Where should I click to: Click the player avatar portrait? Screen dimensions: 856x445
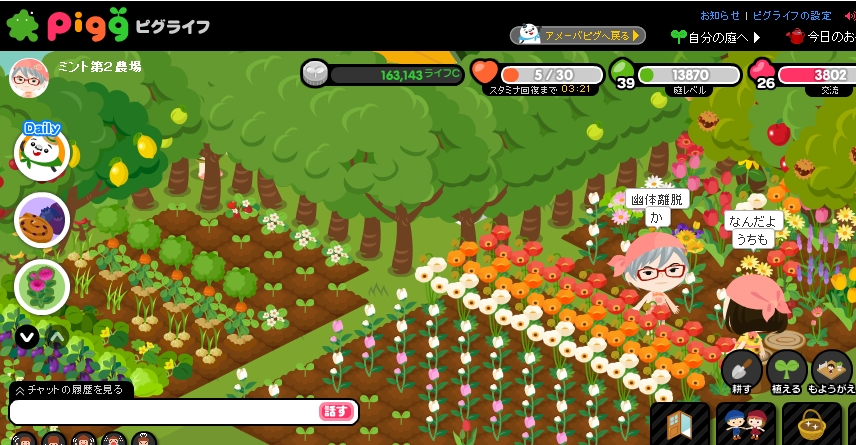pos(29,77)
